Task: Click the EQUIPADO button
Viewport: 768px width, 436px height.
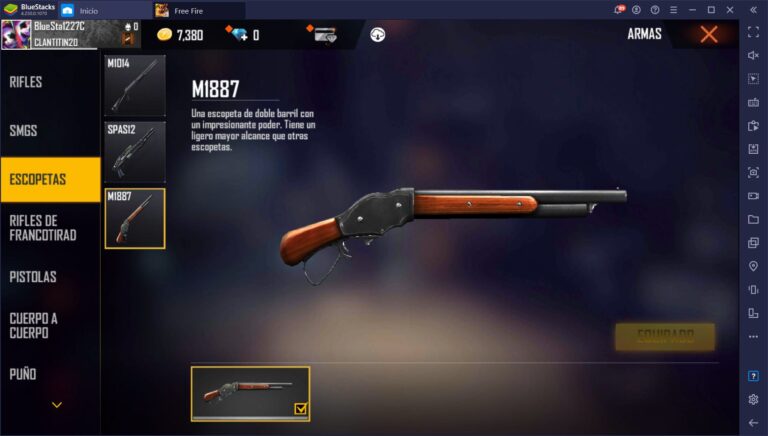Action: pos(665,337)
